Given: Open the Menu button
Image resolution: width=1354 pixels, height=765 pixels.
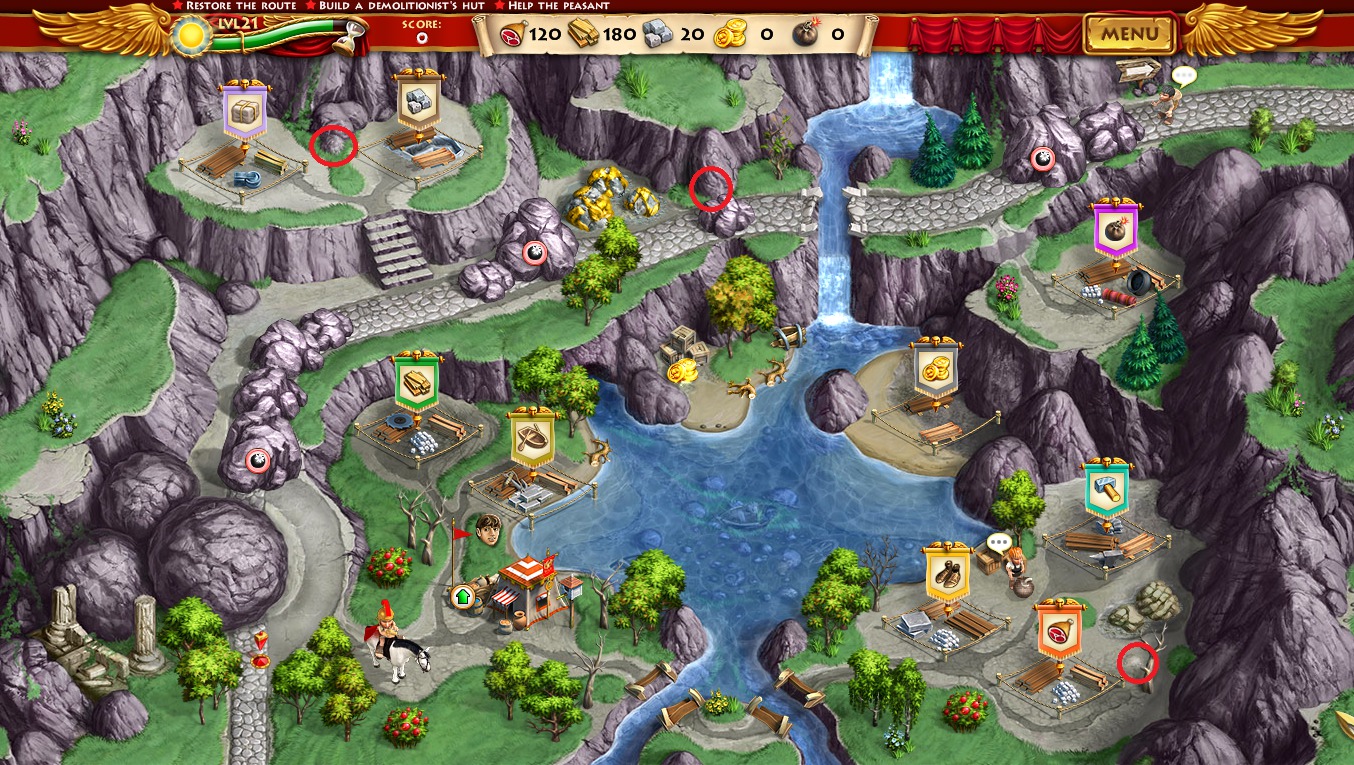Looking at the screenshot, I should (x=1130, y=34).
